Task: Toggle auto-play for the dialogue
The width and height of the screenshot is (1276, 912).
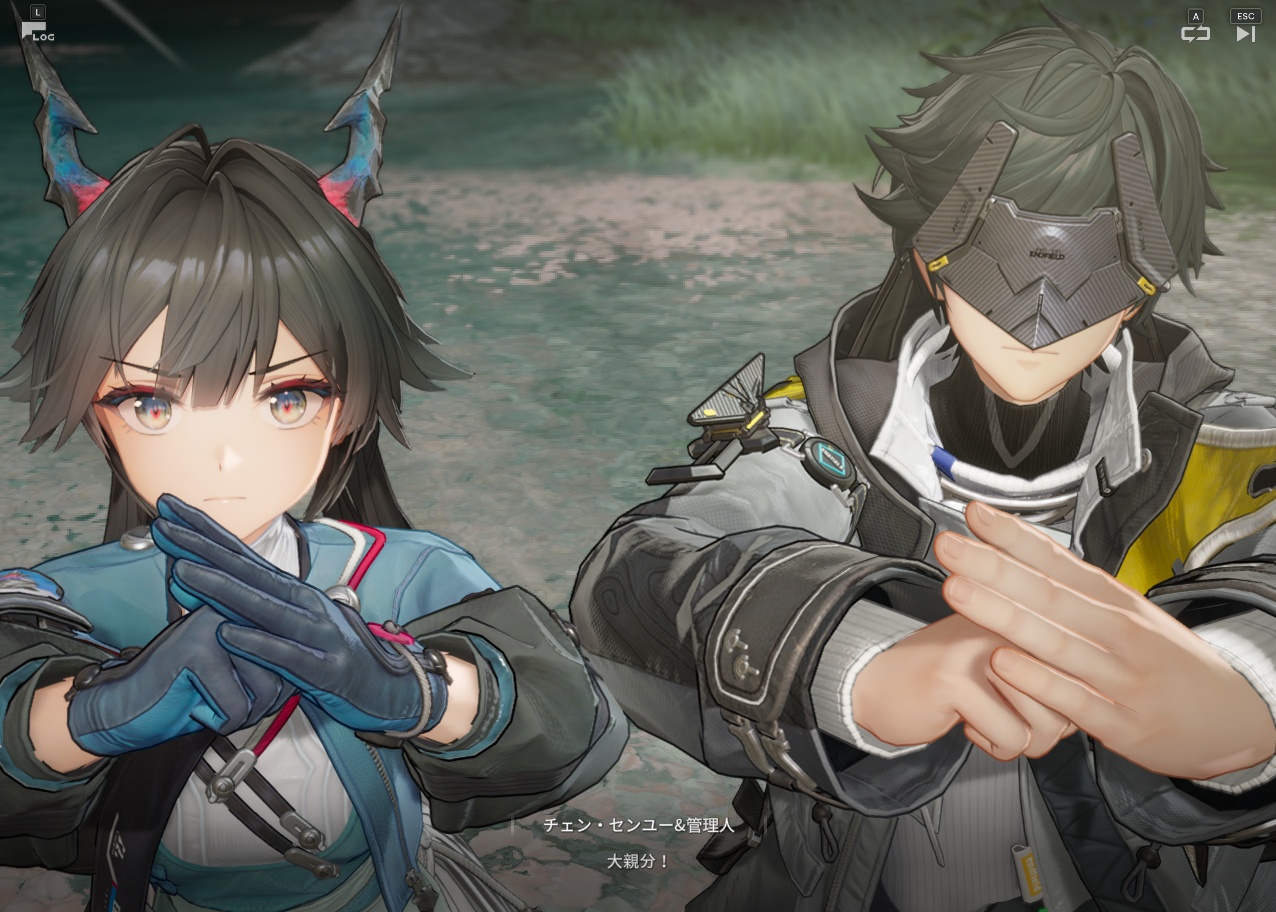Action: (1195, 33)
